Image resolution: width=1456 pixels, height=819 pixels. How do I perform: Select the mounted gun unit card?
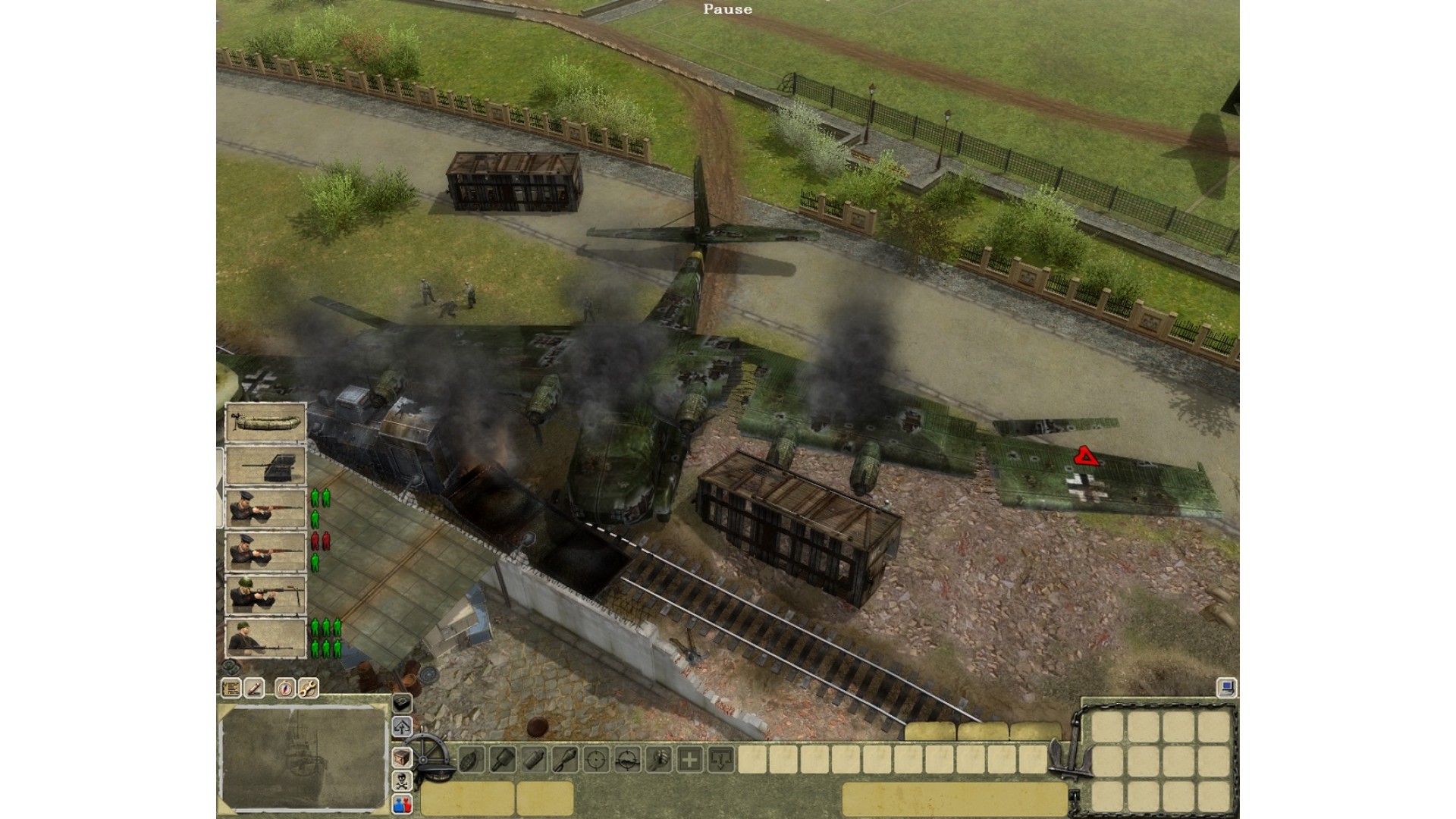[265, 465]
